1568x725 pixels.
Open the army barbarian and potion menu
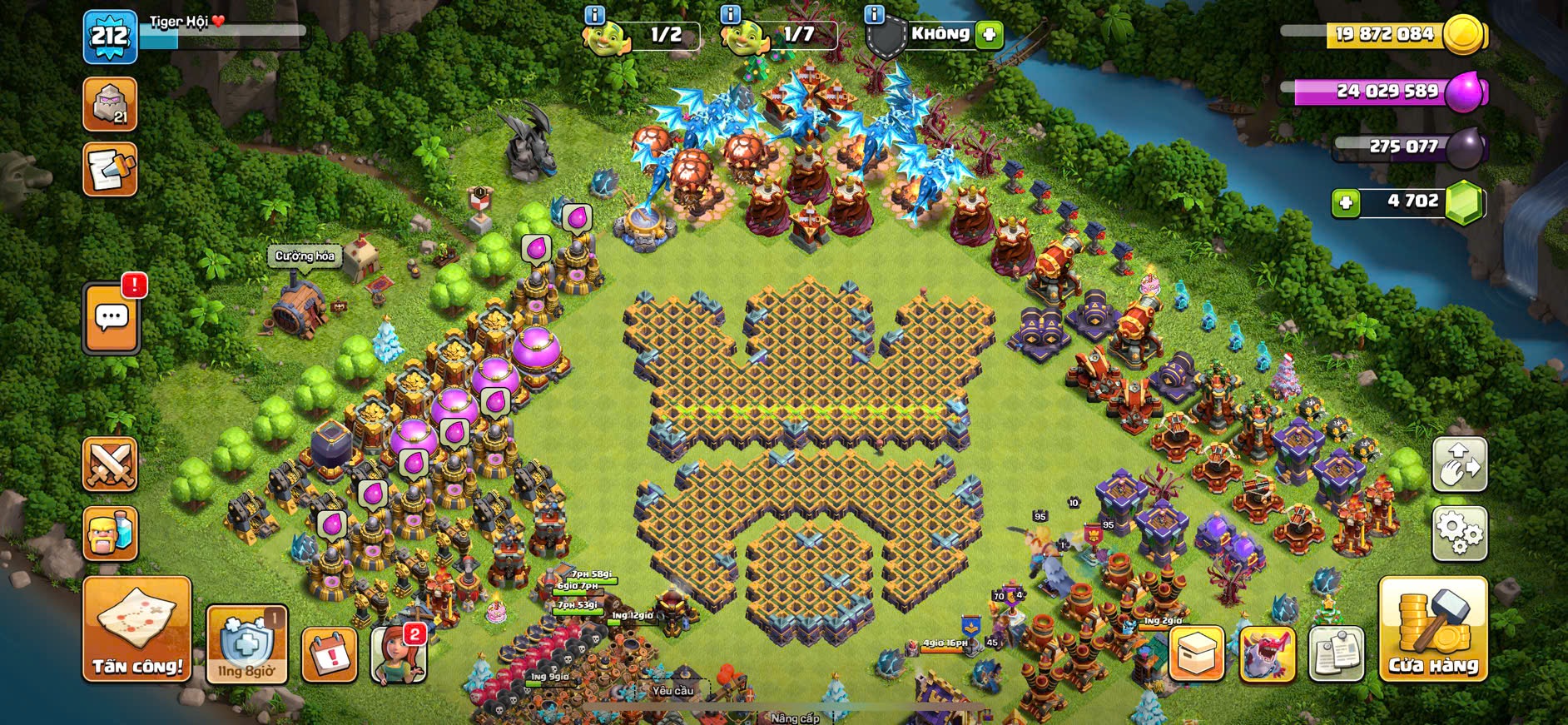point(110,534)
